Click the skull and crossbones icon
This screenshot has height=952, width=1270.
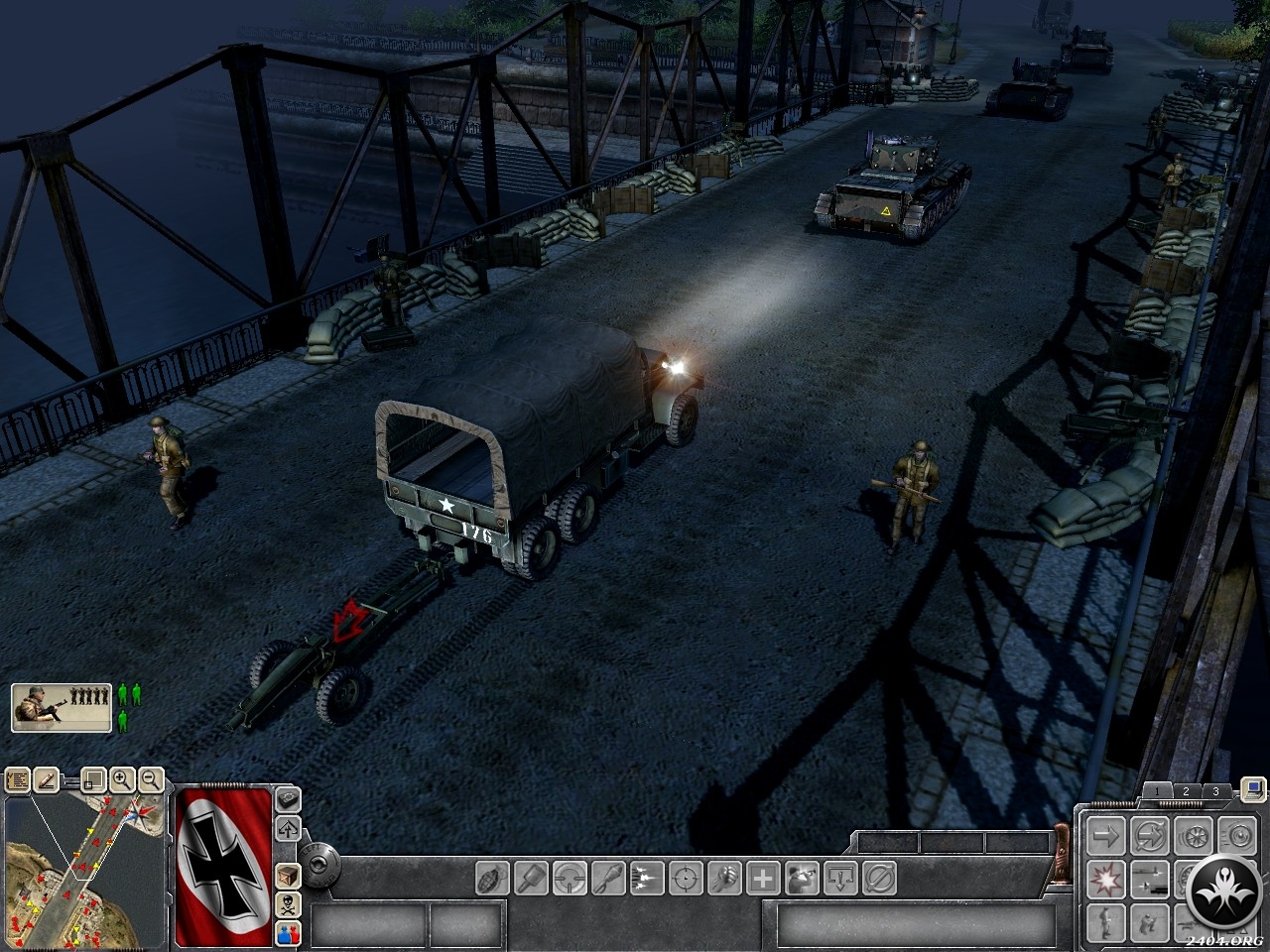(288, 903)
